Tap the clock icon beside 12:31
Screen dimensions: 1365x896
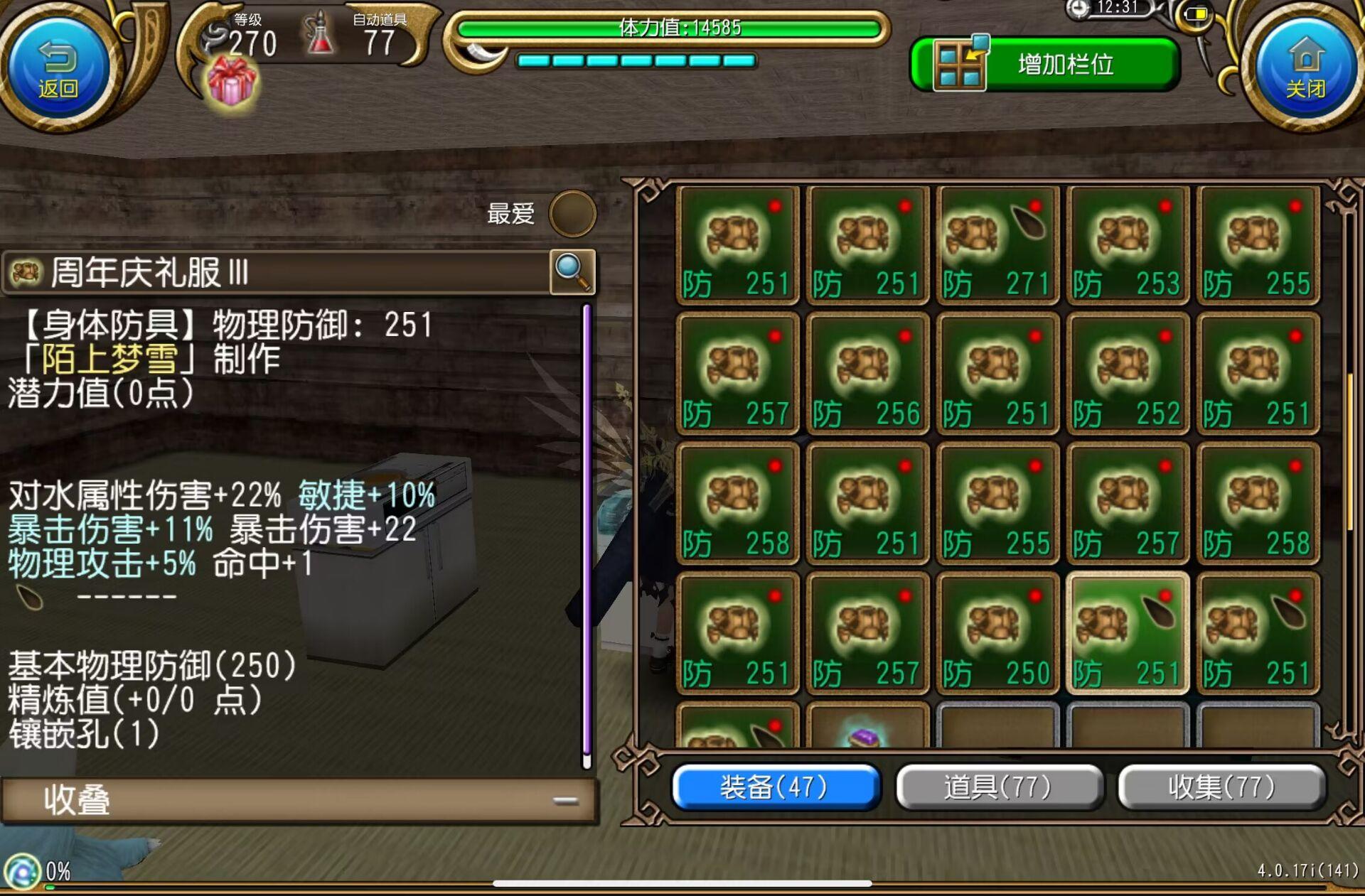pos(1078,9)
